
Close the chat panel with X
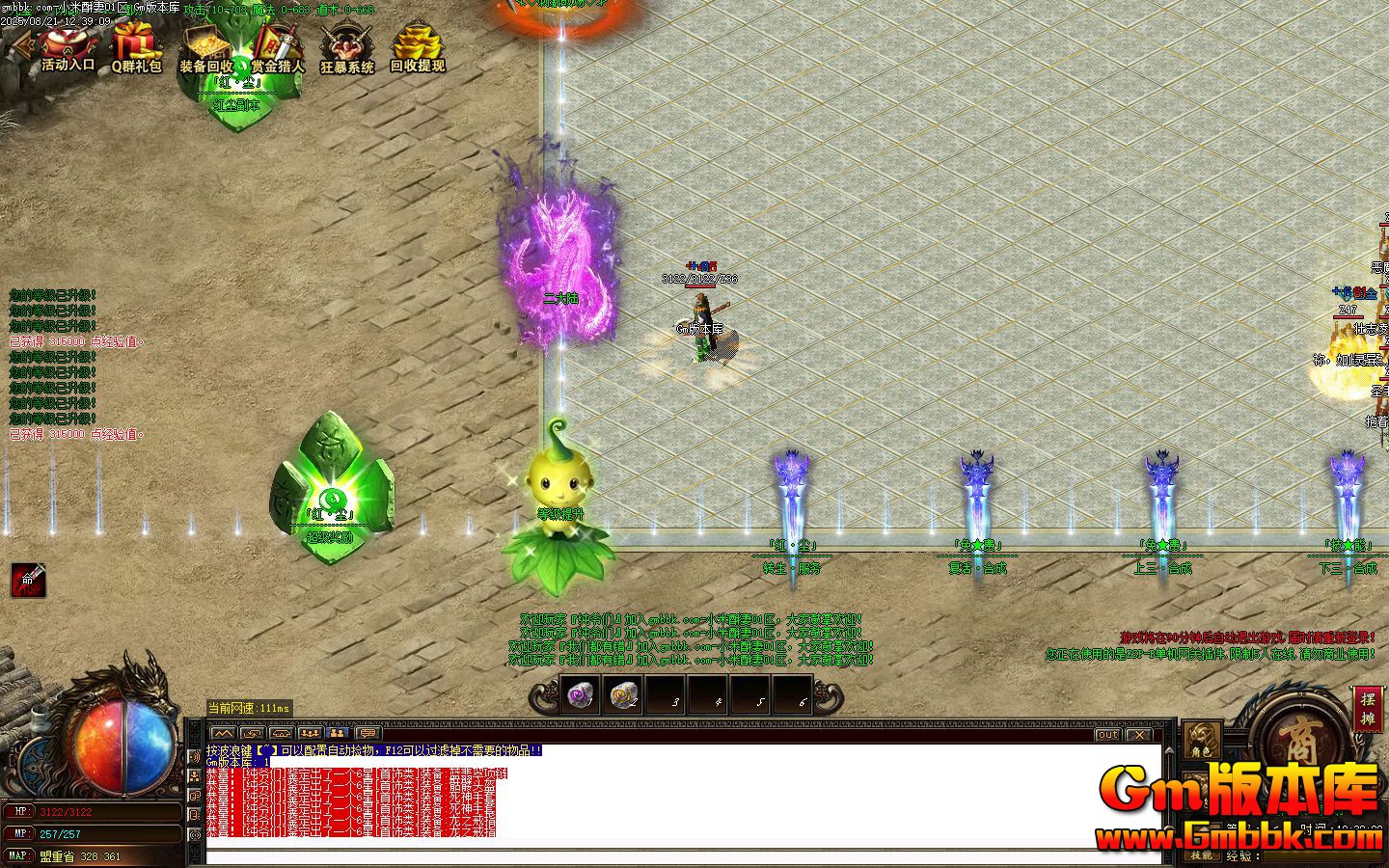click(1139, 735)
